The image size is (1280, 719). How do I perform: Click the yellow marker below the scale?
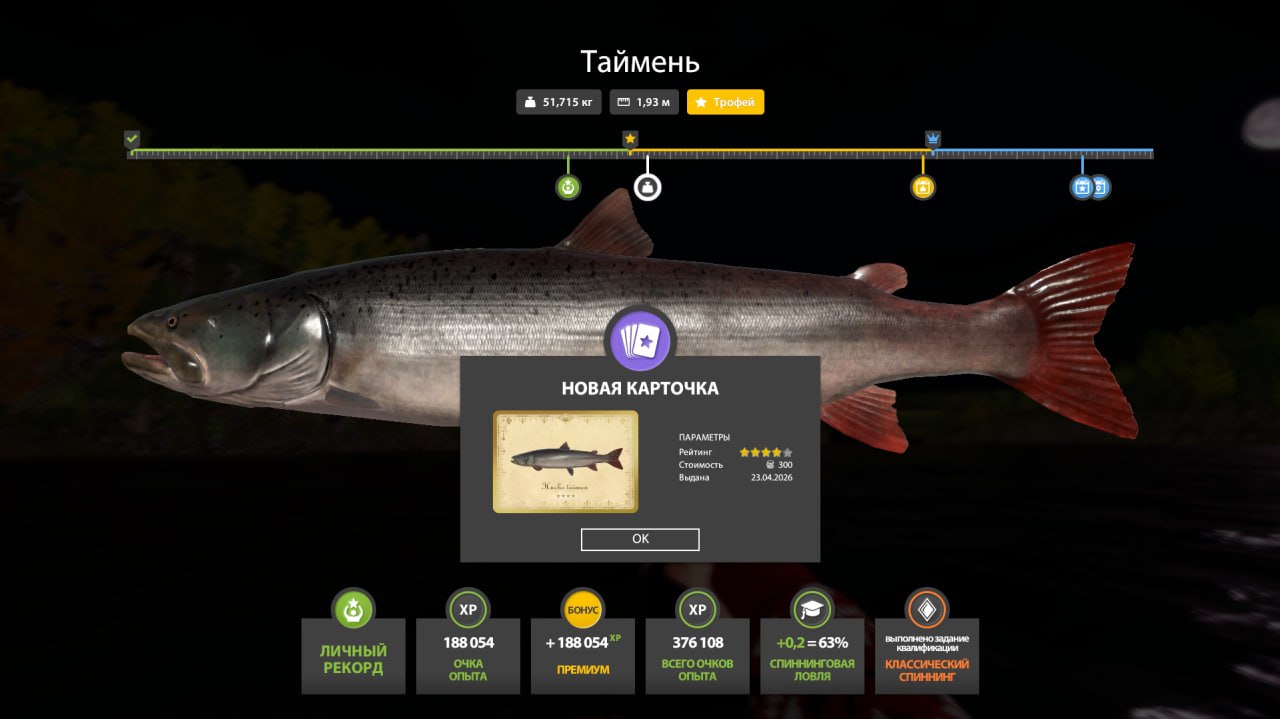pos(923,187)
